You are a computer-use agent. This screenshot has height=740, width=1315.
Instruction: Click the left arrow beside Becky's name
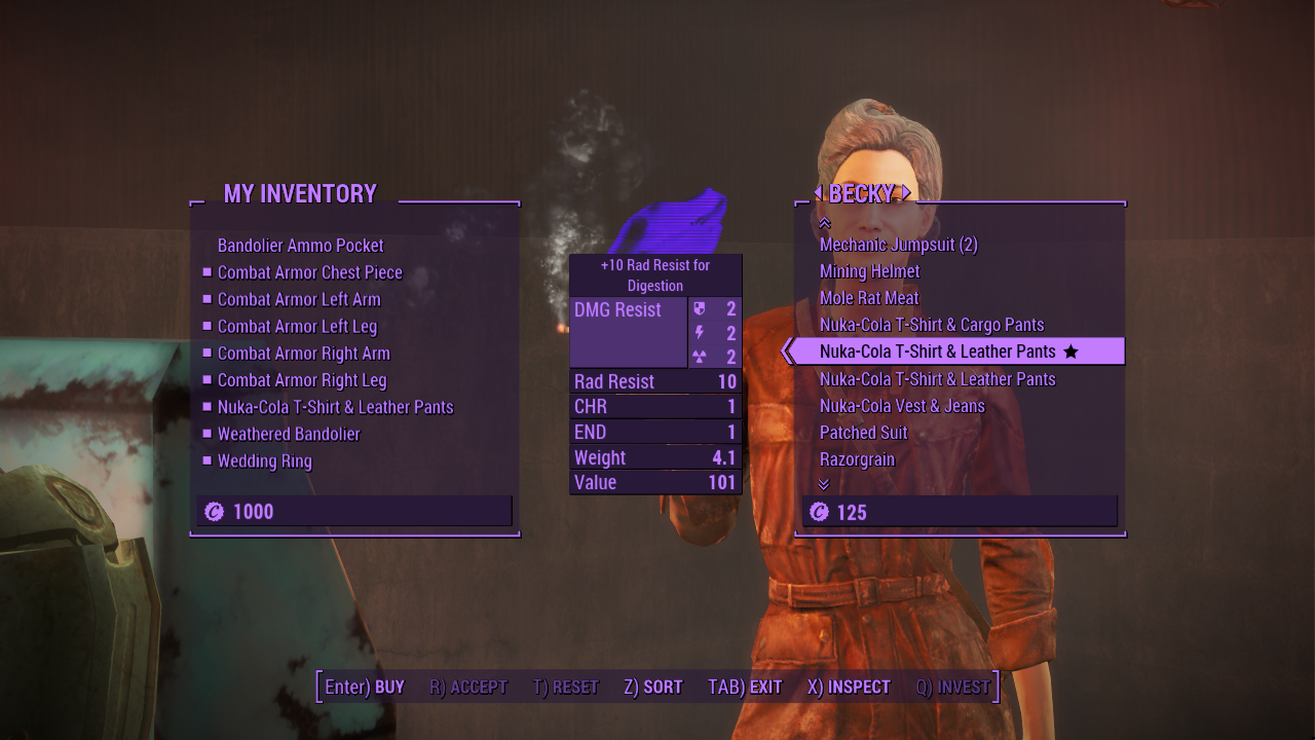pos(819,192)
